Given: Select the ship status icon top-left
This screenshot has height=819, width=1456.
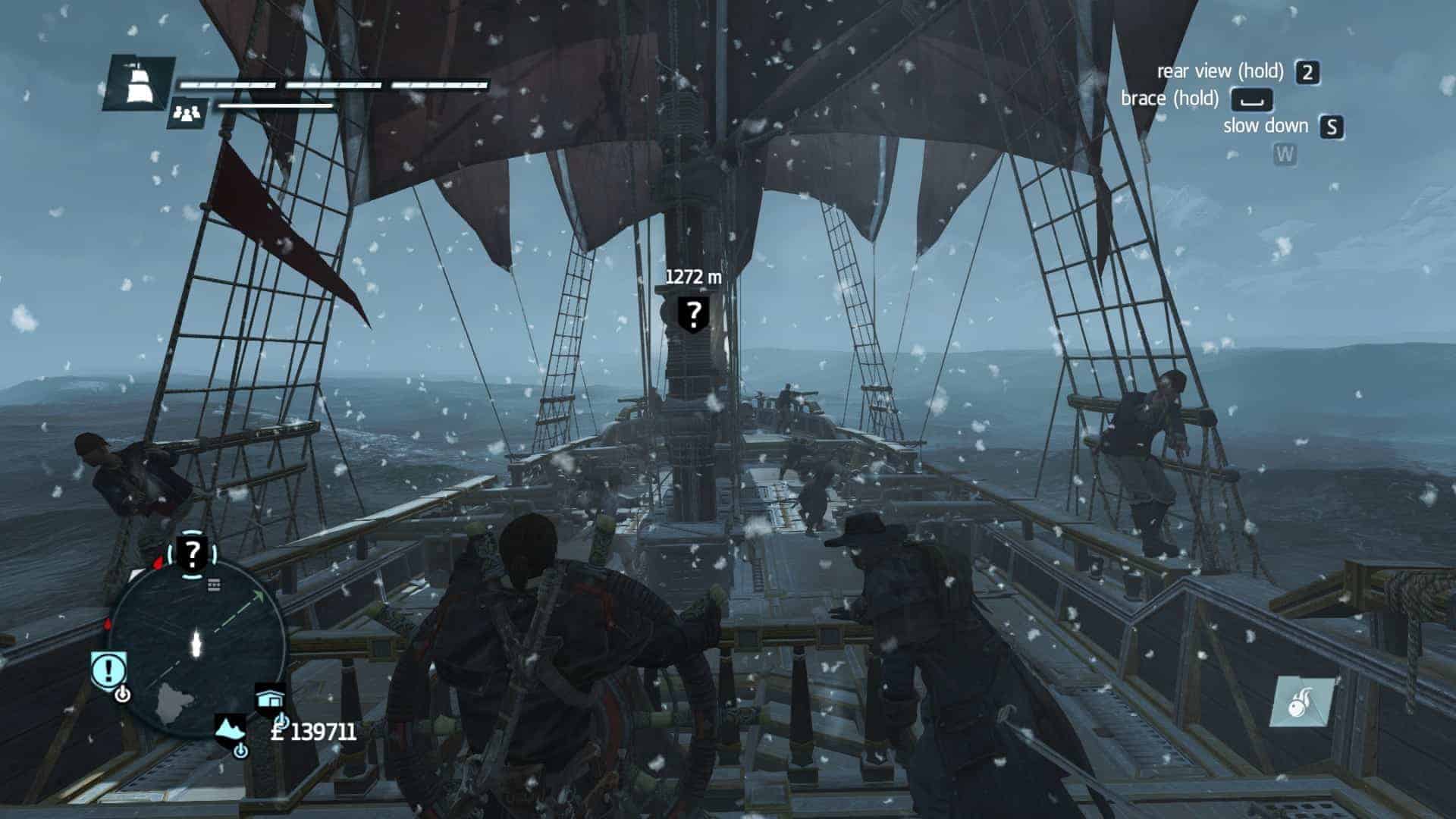Looking at the screenshot, I should pyautogui.click(x=140, y=83).
